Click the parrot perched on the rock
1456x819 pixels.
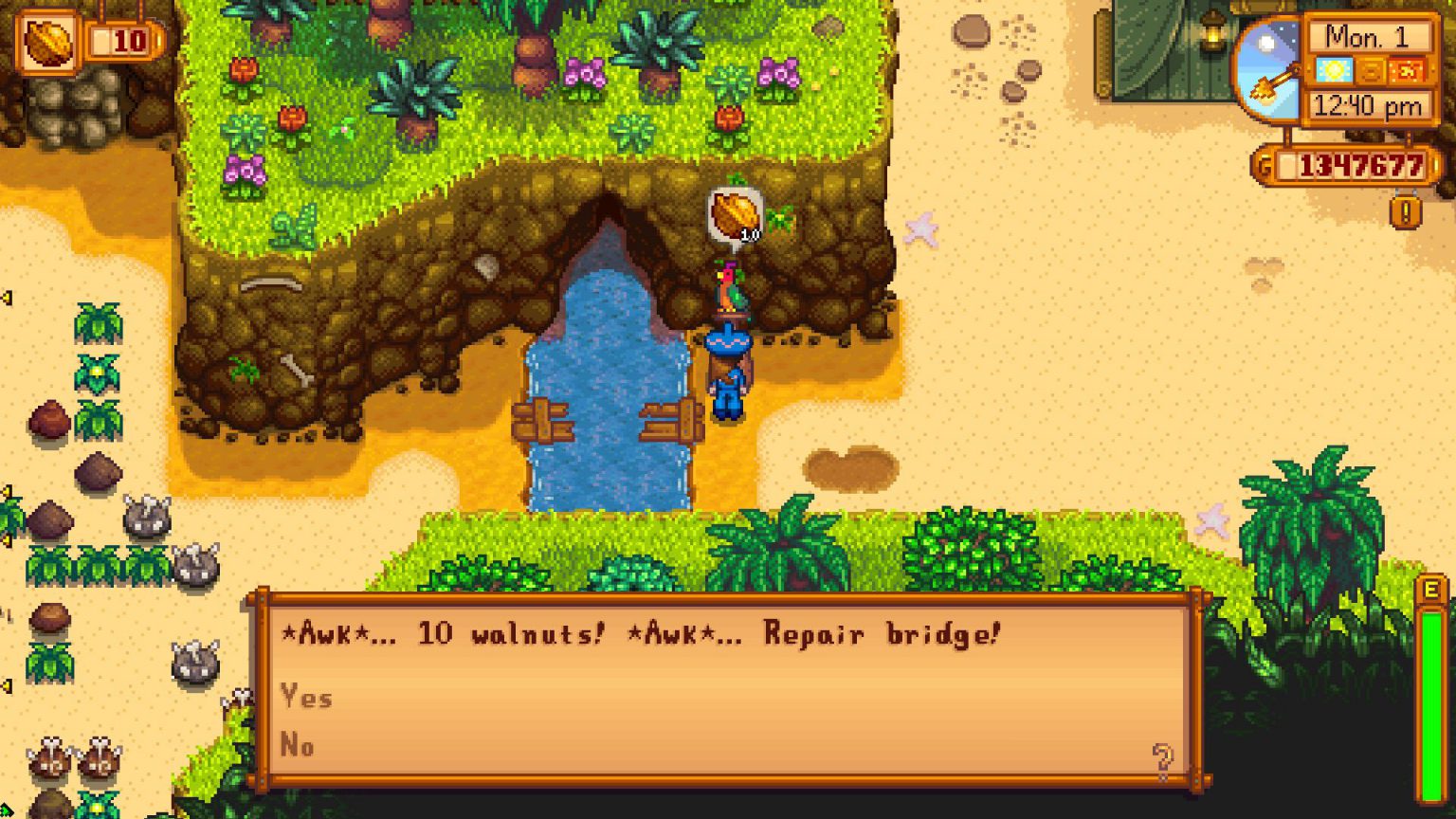click(729, 287)
